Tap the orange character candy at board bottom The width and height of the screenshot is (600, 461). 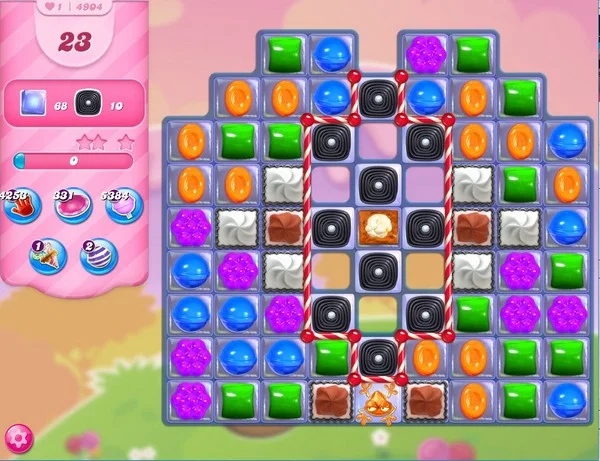(379, 400)
